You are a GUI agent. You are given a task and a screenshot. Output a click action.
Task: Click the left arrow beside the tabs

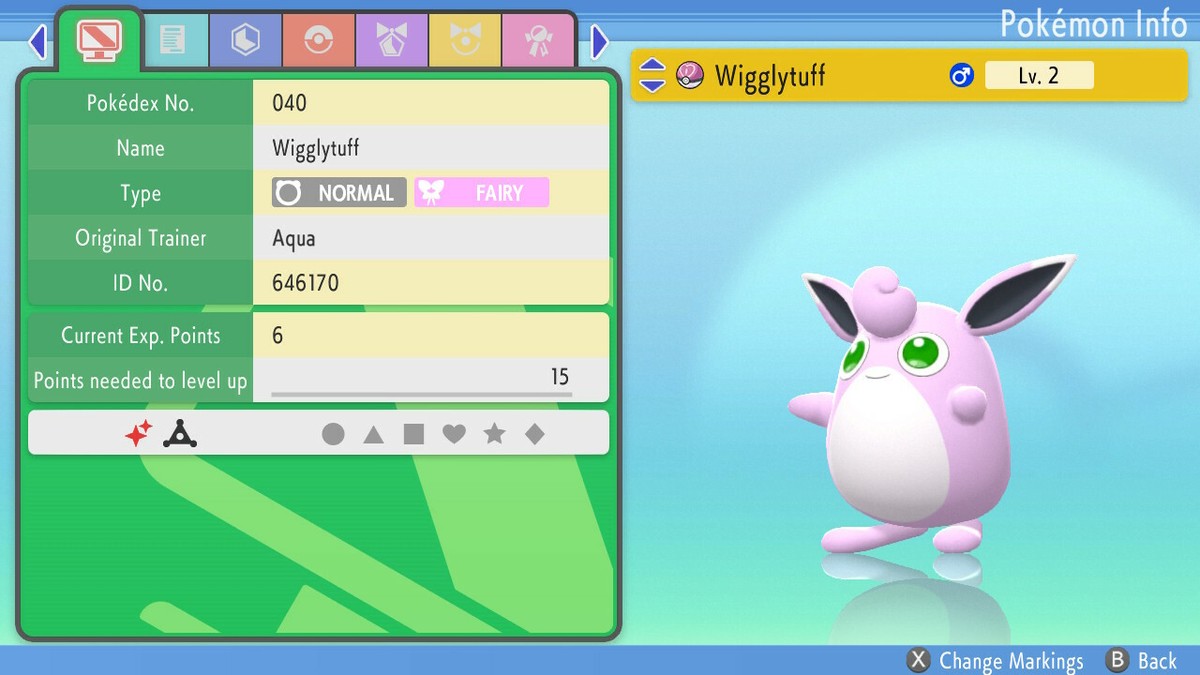pyautogui.click(x=38, y=42)
